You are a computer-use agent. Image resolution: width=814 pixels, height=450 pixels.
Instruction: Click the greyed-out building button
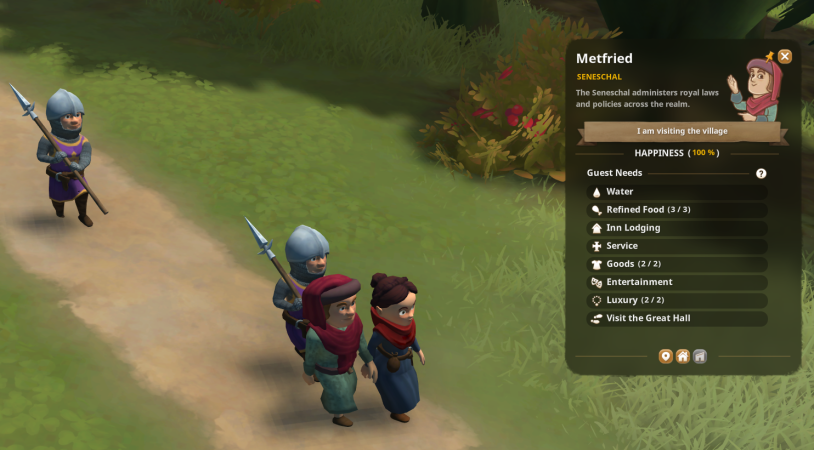pos(700,356)
